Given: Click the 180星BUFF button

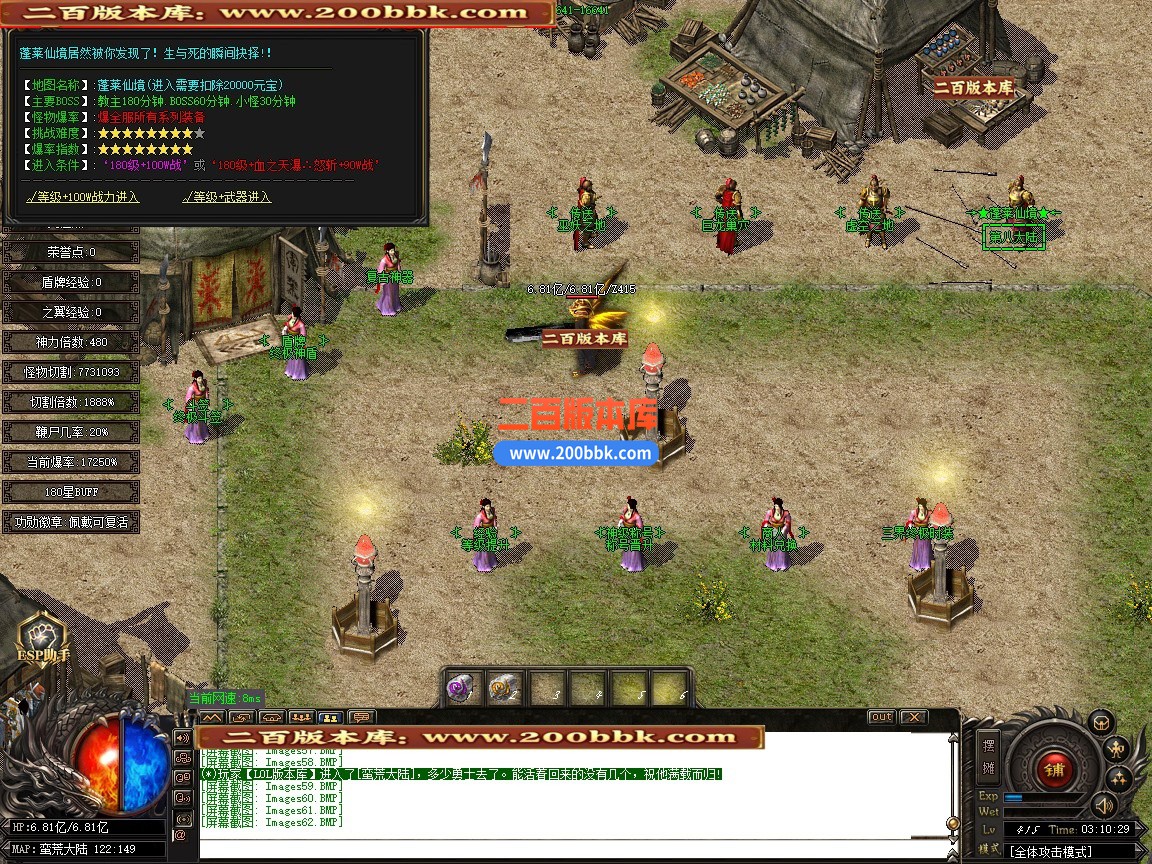Looking at the screenshot, I should pyautogui.click(x=70, y=492).
